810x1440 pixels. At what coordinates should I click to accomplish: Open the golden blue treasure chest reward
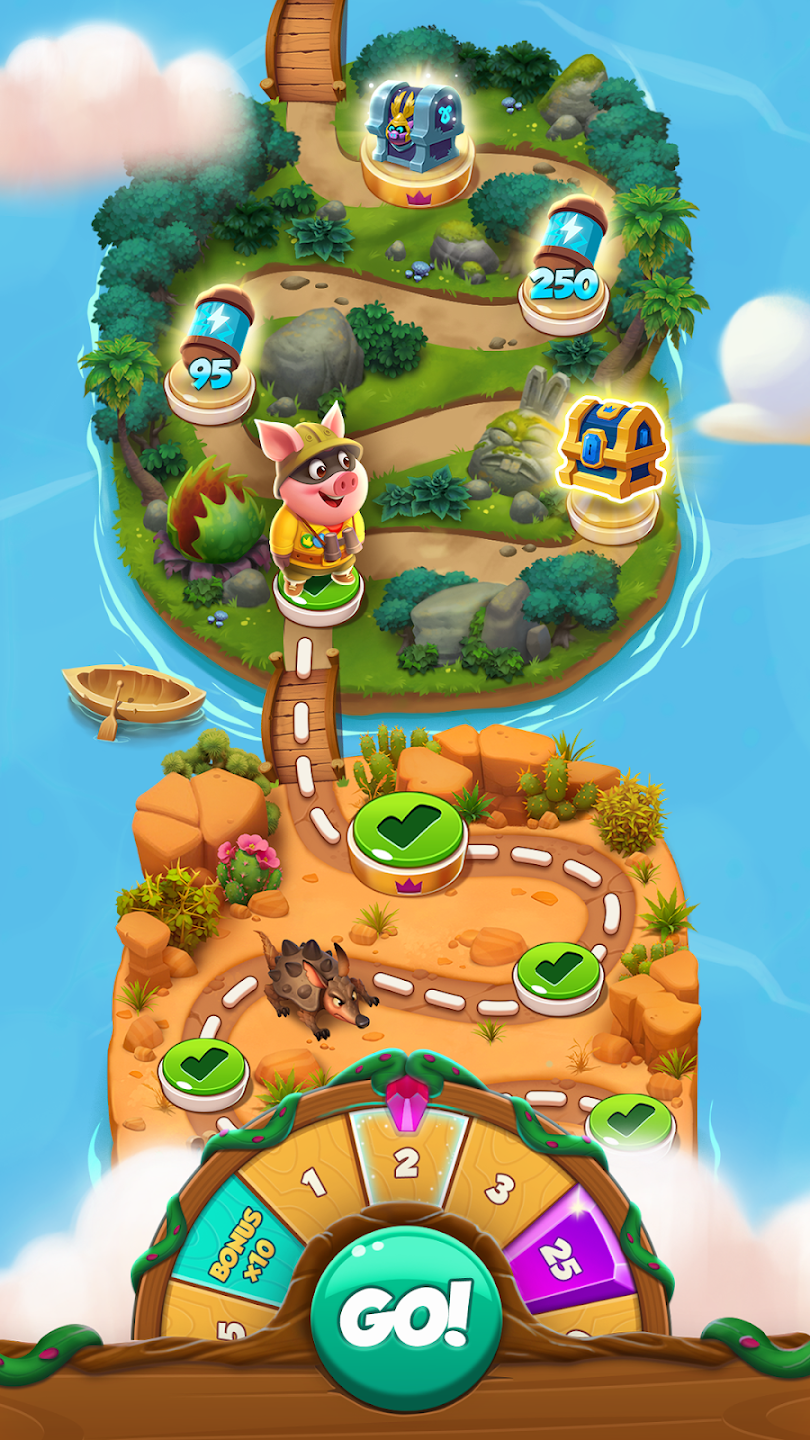point(611,454)
